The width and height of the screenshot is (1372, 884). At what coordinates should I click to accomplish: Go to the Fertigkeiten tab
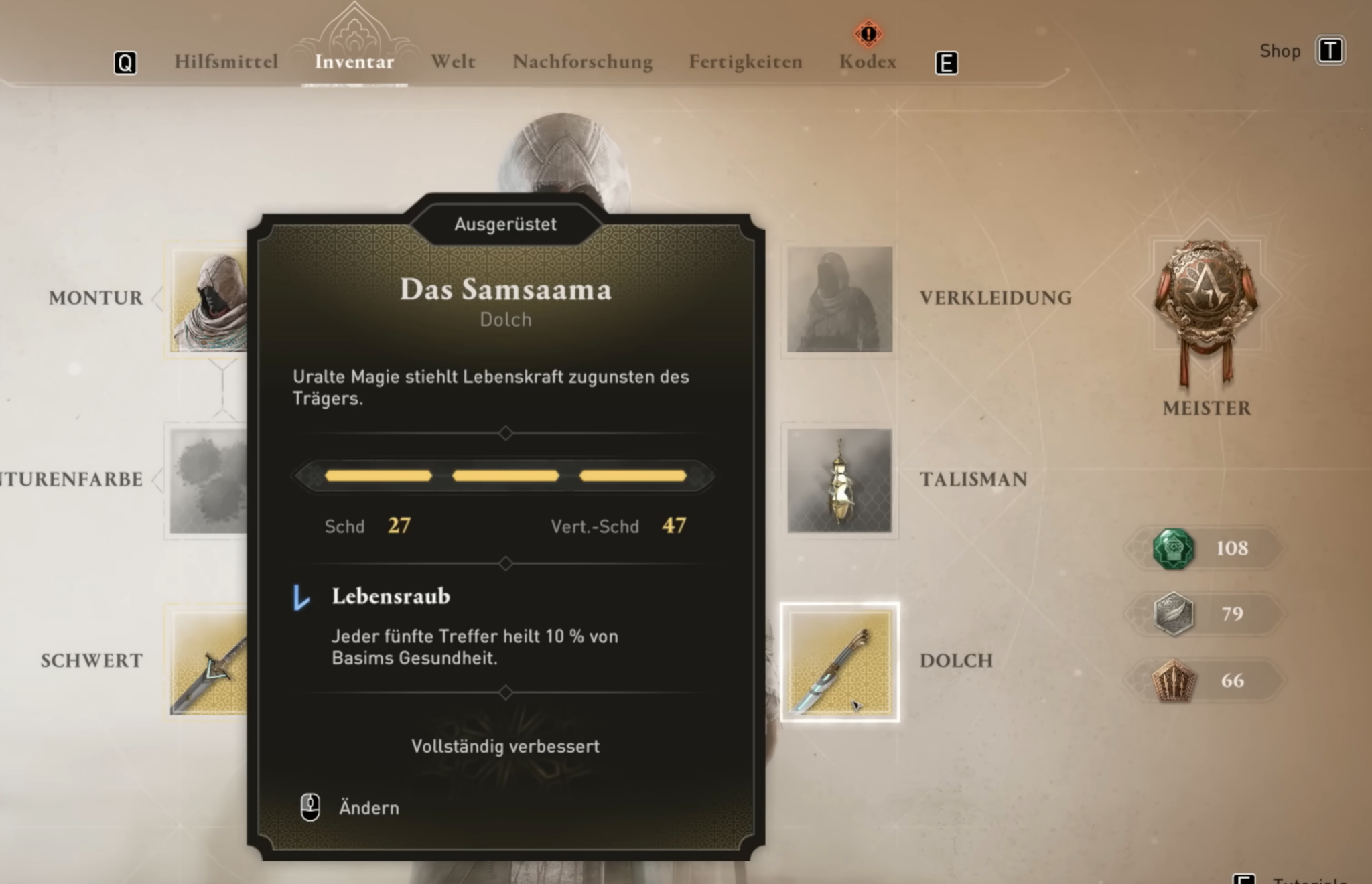pyautogui.click(x=745, y=62)
